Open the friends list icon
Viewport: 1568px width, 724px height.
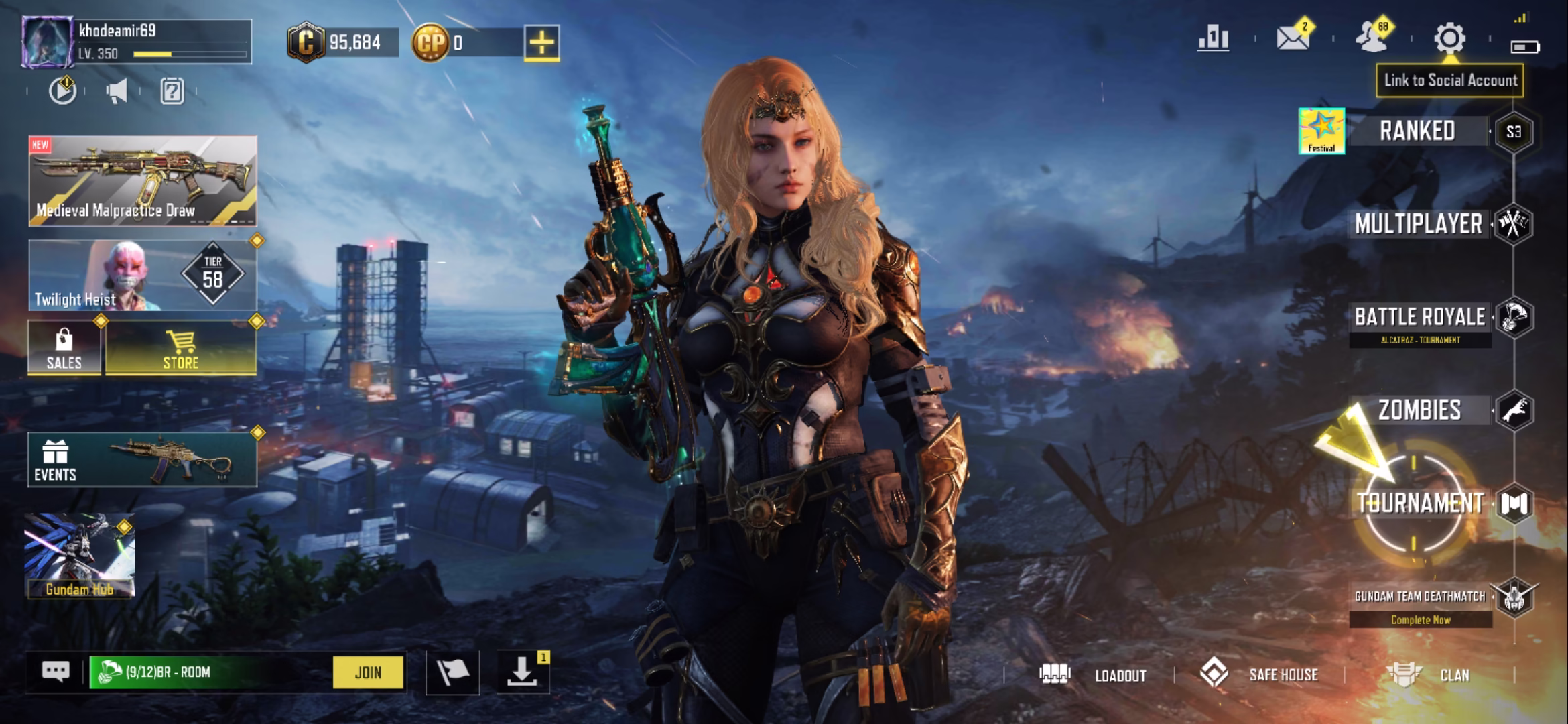[x=1372, y=38]
